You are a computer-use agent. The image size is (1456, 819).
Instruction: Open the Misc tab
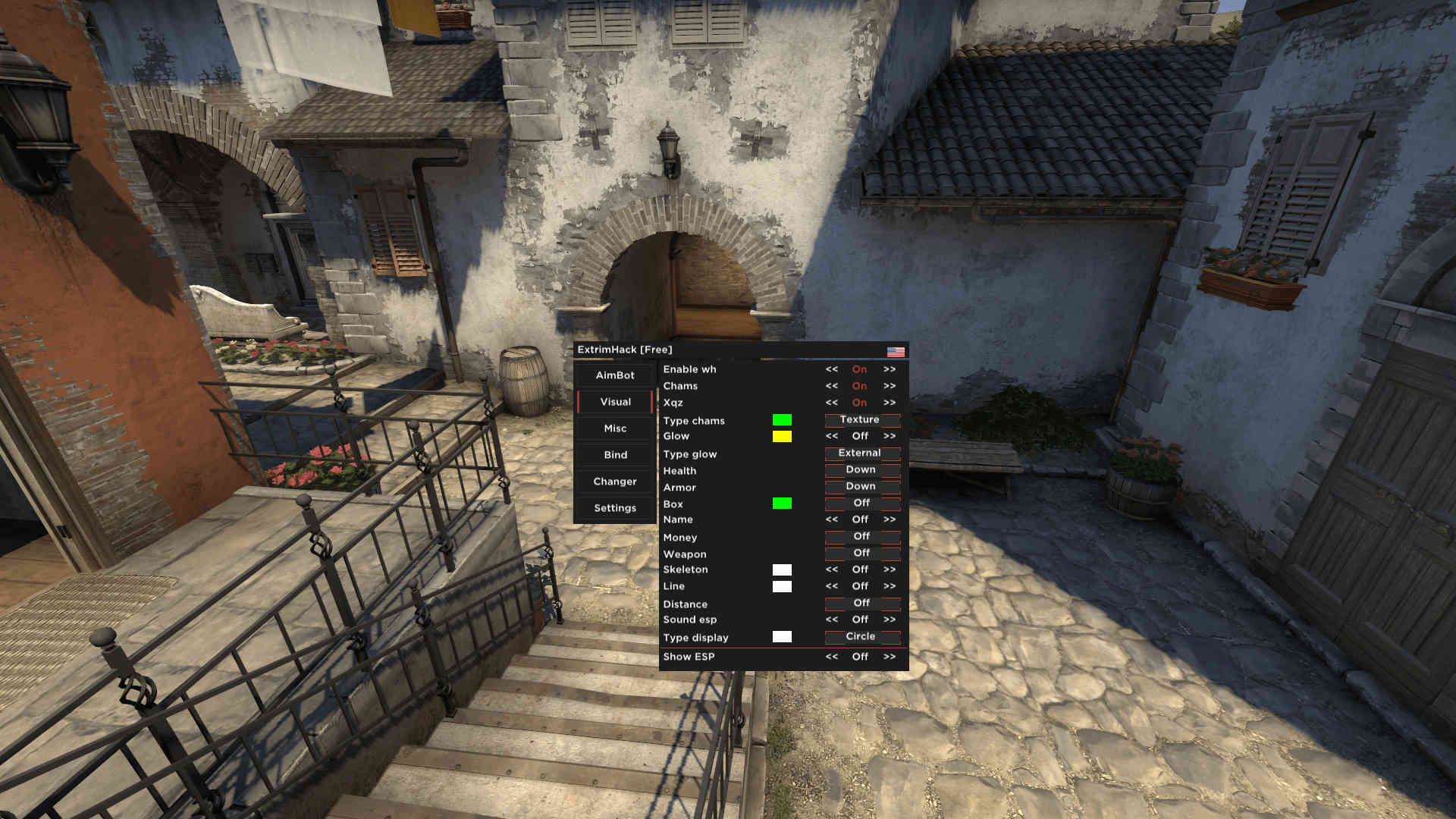(x=613, y=428)
